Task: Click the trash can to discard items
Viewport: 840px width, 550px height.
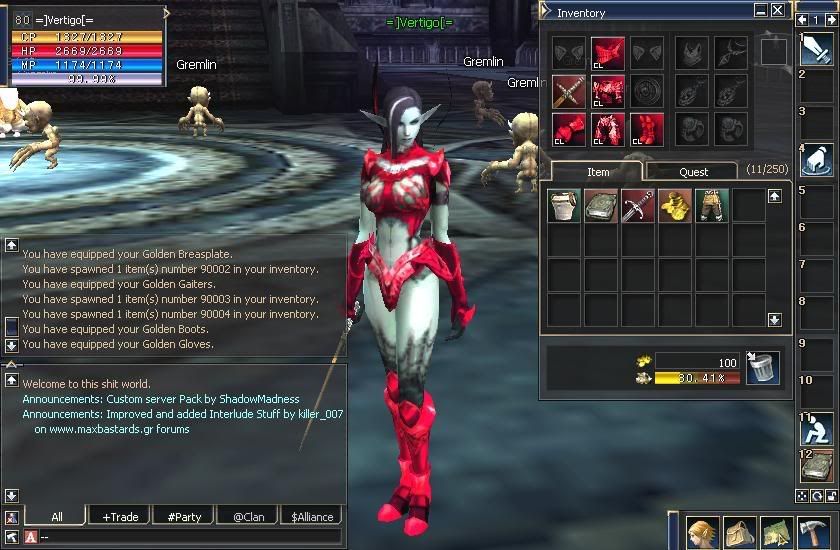Action: pyautogui.click(x=762, y=368)
